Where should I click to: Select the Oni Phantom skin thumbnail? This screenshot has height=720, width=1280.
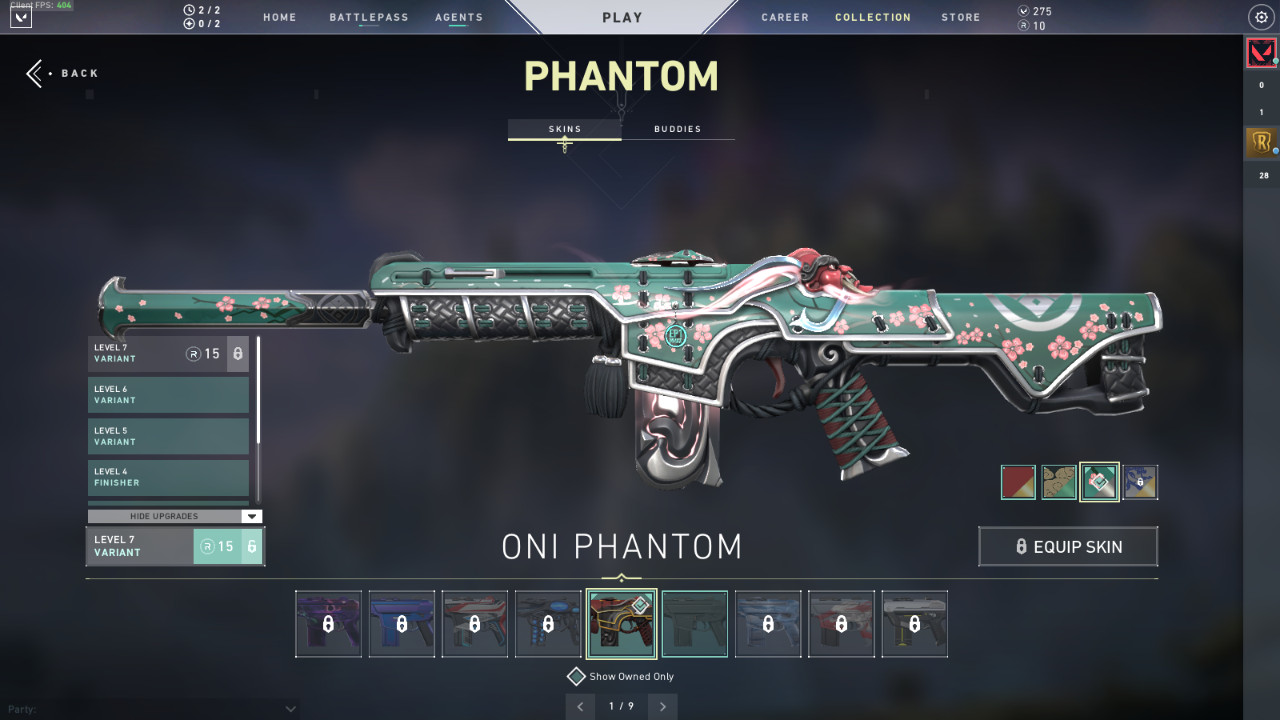621,624
